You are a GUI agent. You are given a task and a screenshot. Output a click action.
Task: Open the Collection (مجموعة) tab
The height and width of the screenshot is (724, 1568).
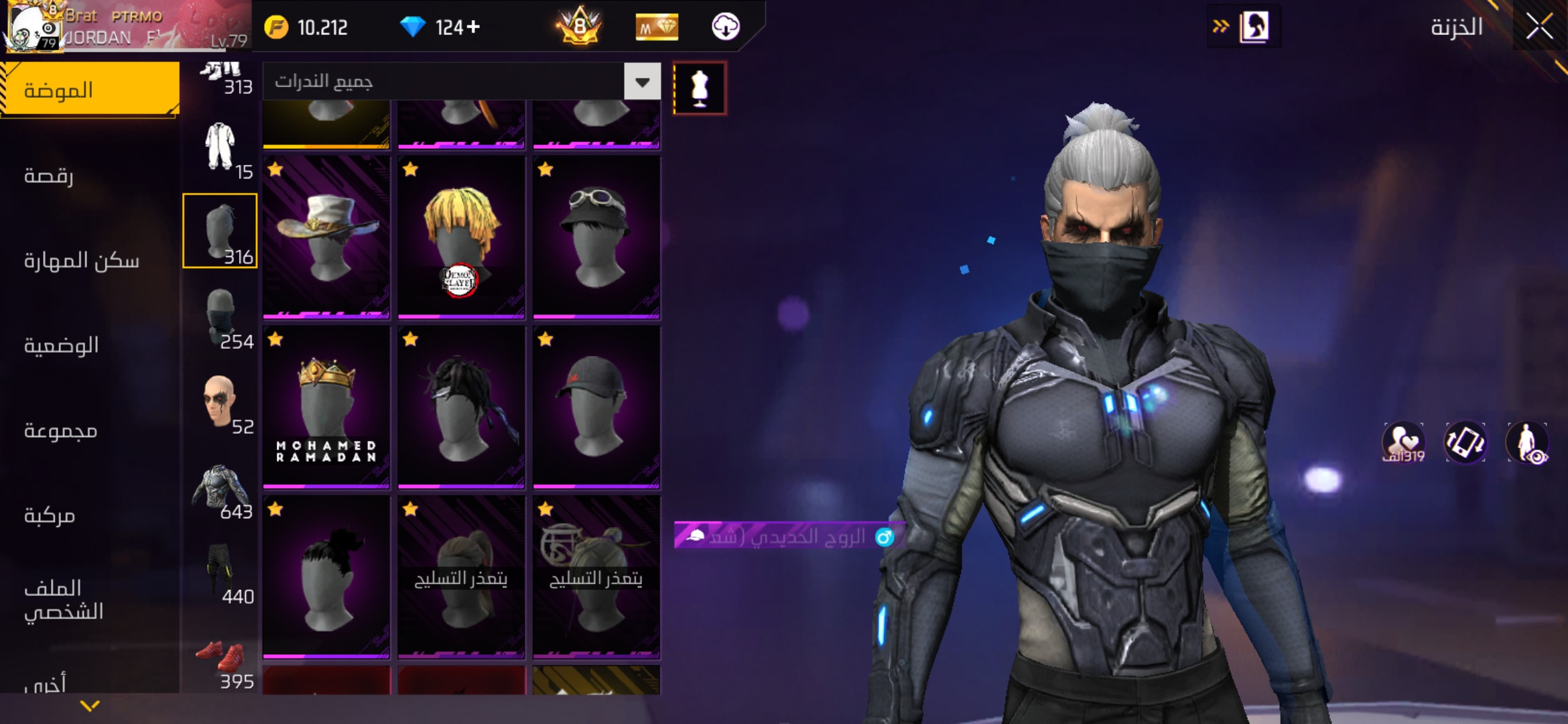pos(60,430)
